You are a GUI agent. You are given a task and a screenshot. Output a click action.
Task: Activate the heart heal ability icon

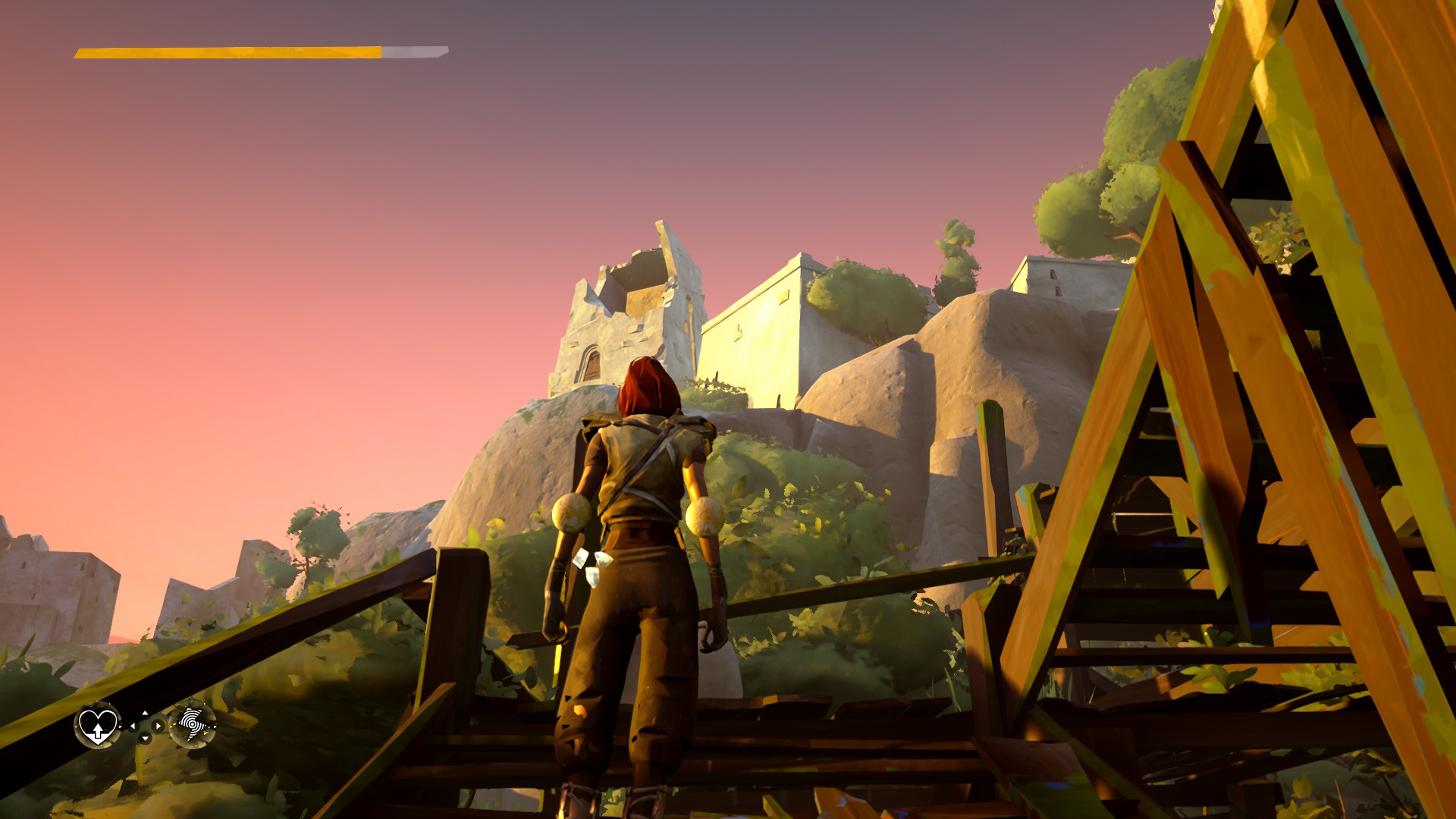click(x=98, y=726)
